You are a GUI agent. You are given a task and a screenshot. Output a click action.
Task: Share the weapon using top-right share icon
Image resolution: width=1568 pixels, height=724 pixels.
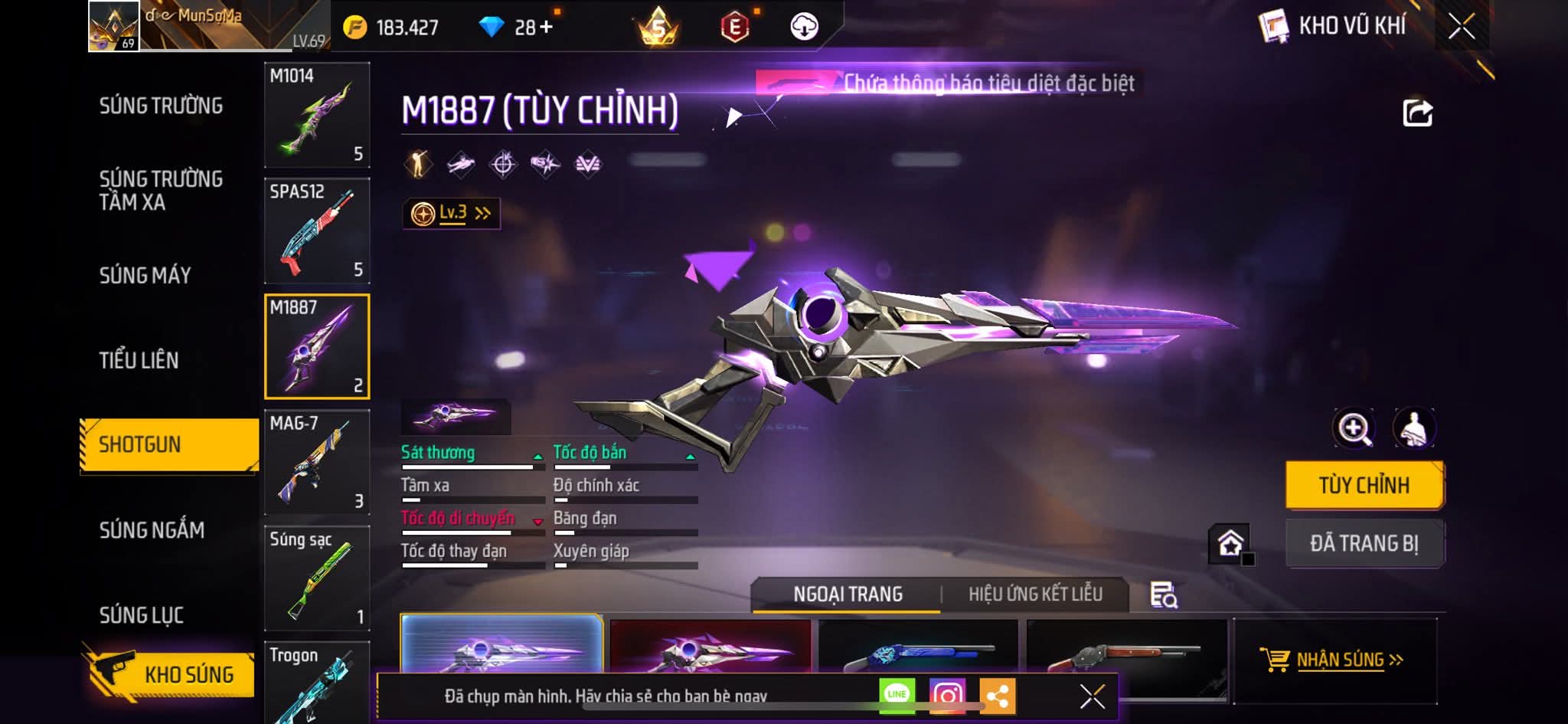tap(1417, 113)
